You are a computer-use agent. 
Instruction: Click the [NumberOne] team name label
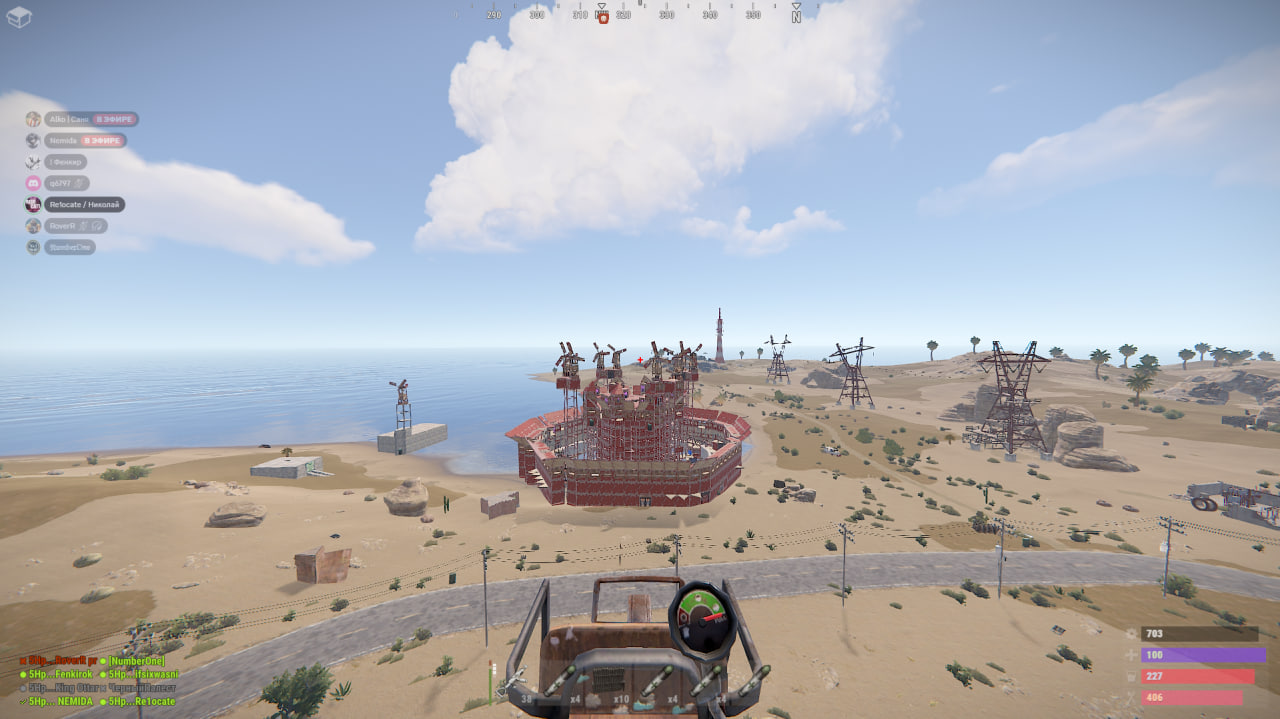click(x=136, y=661)
